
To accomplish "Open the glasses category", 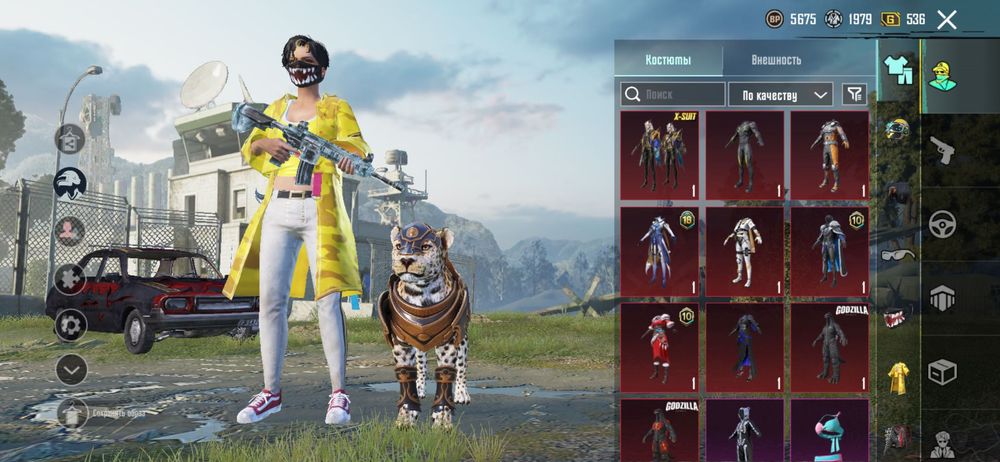I will coord(898,254).
